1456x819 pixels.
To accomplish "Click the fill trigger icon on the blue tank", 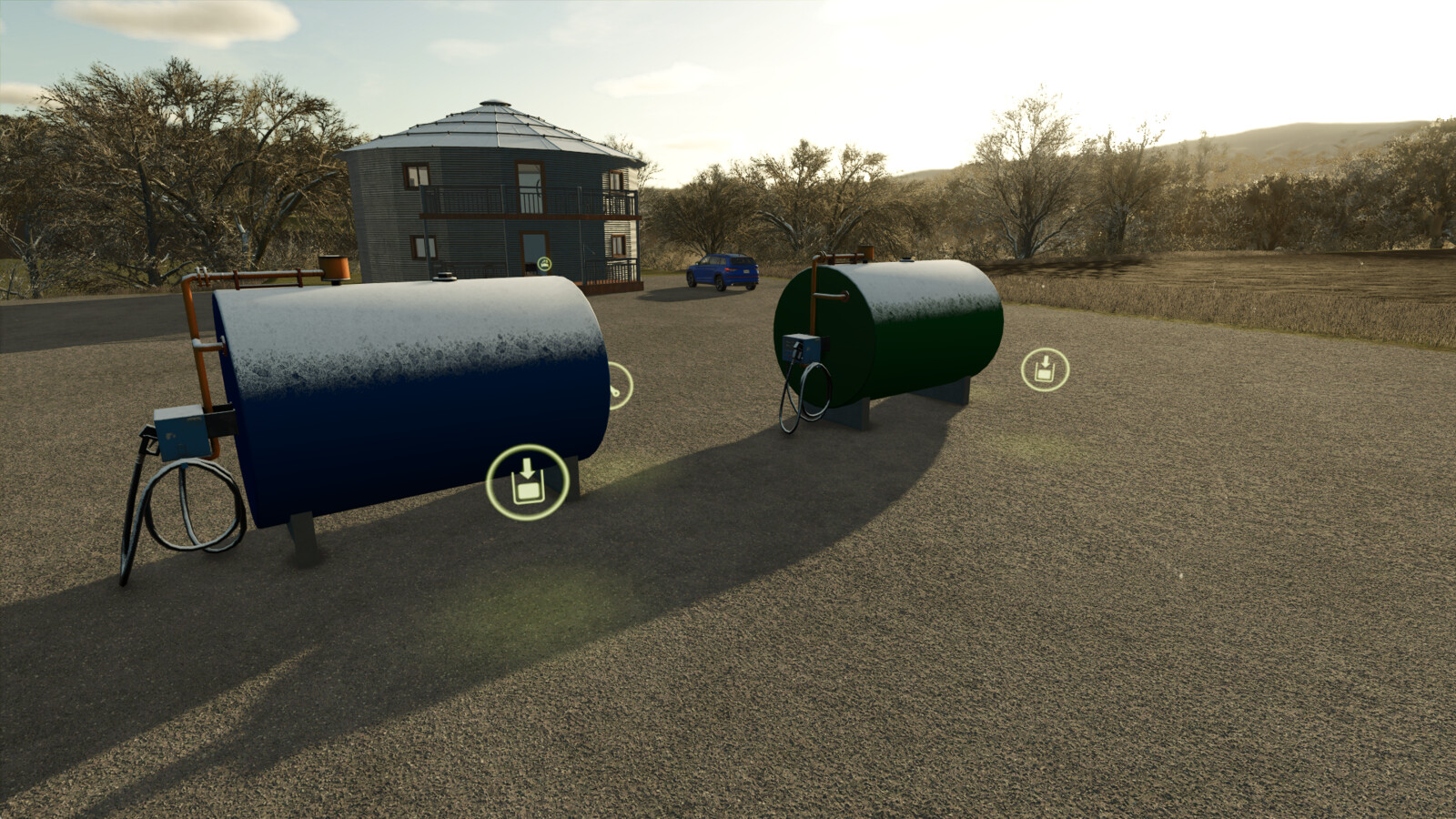I will [526, 480].
